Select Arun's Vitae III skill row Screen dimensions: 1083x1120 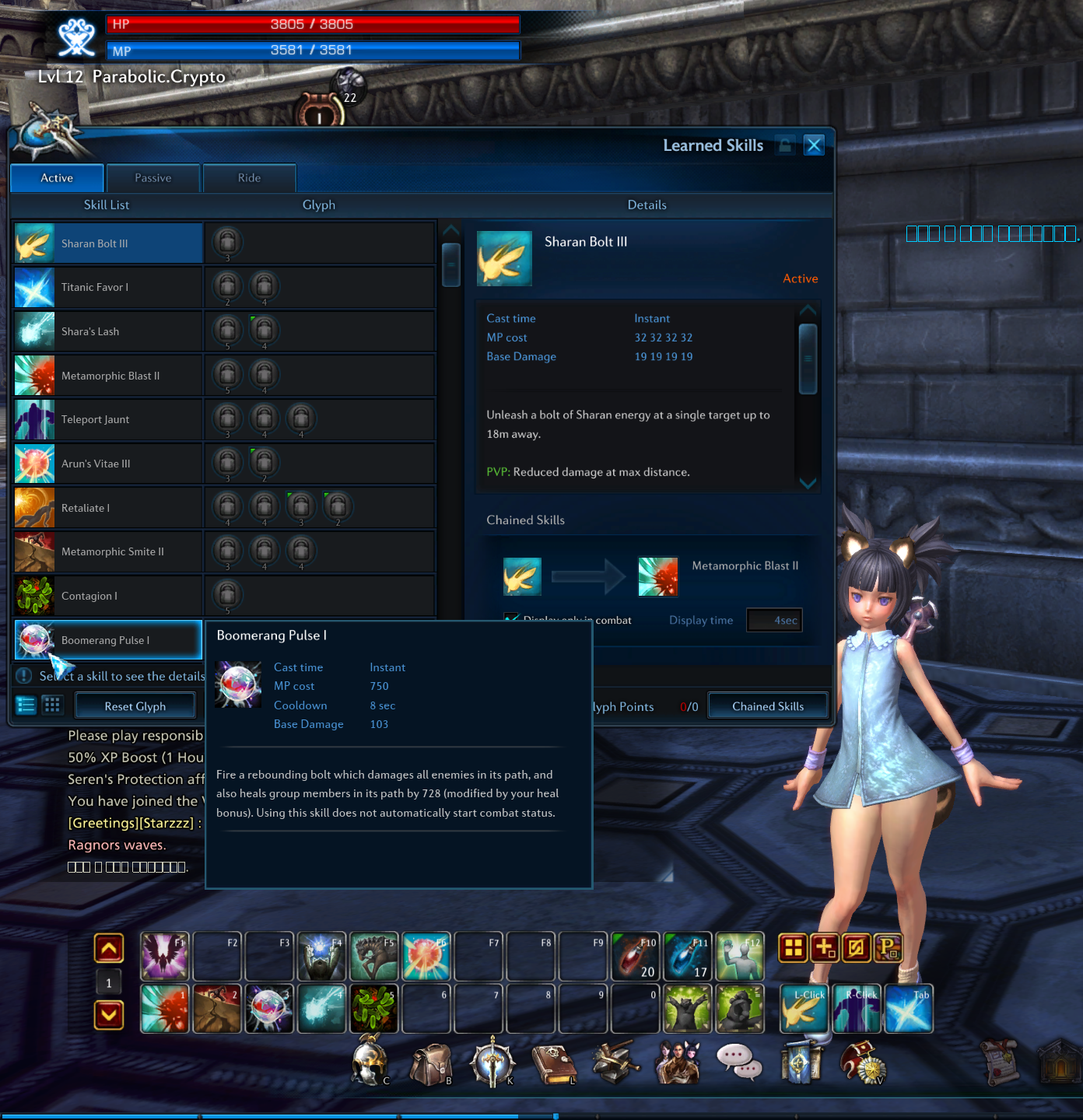108,464
